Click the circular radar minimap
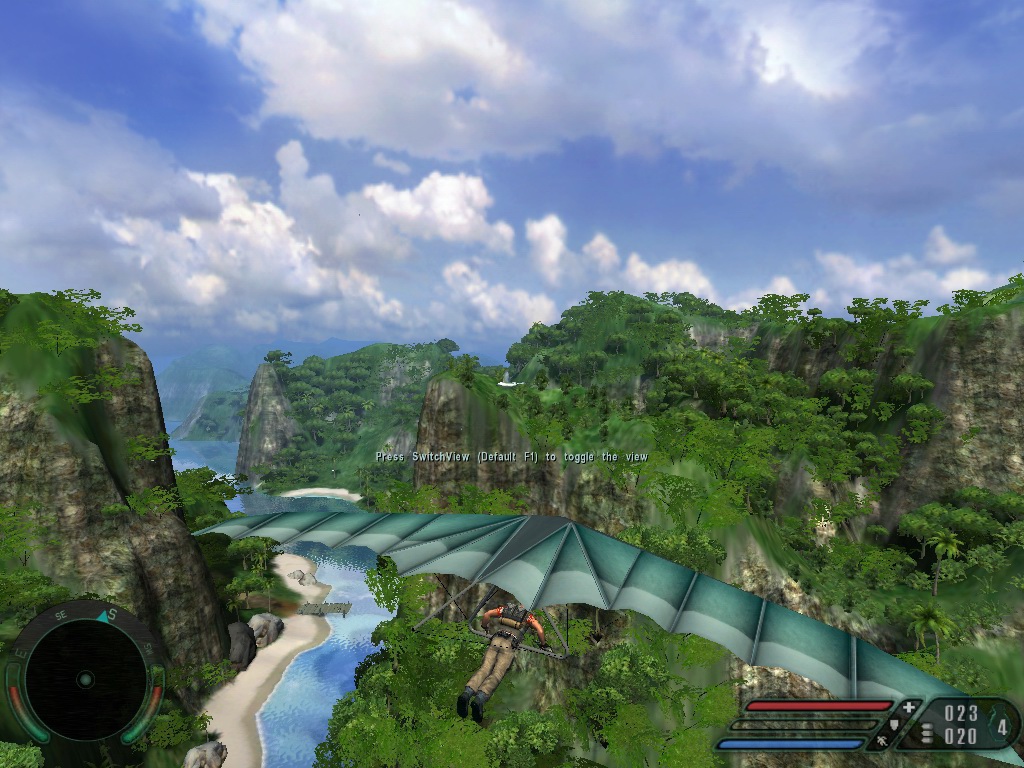The height and width of the screenshot is (768, 1024). pos(85,680)
